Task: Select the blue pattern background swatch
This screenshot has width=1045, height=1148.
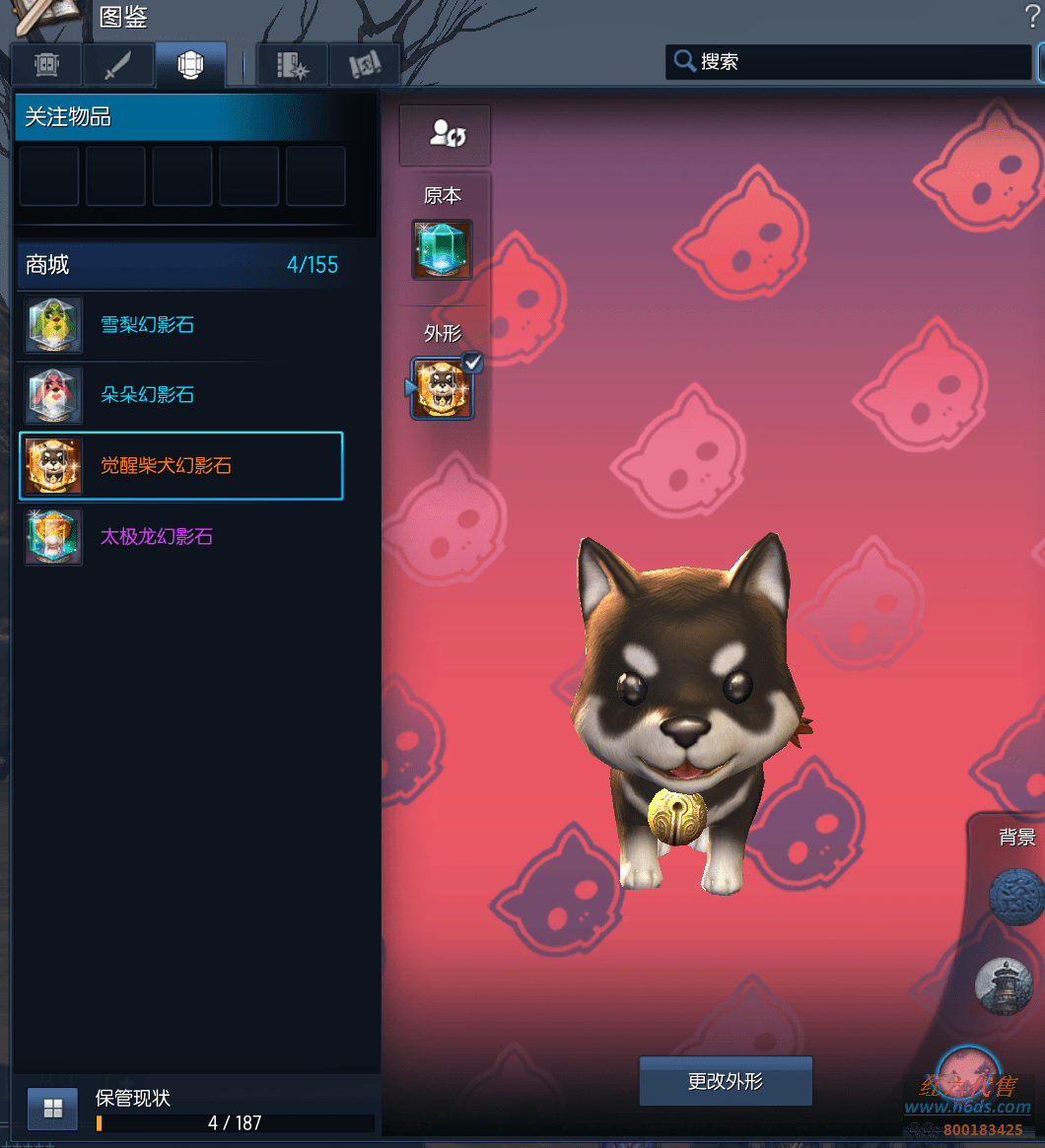Action: (1017, 897)
